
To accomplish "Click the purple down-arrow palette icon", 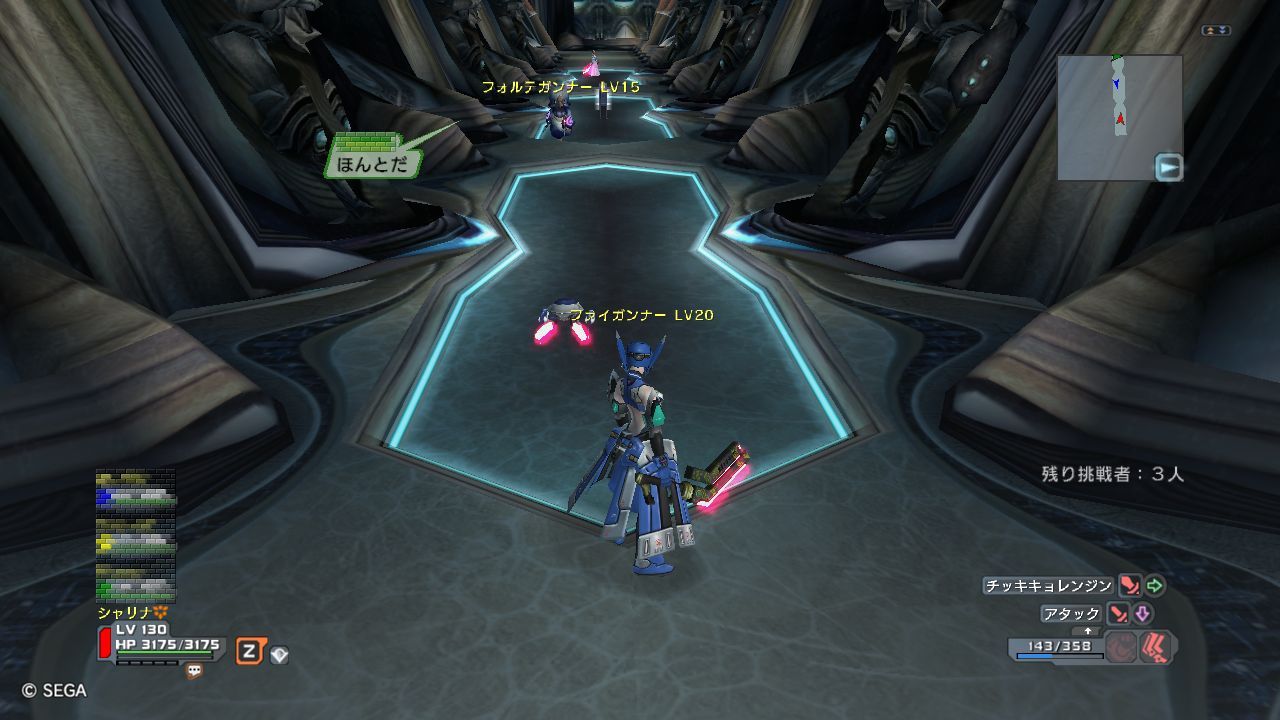I will point(1142,614).
